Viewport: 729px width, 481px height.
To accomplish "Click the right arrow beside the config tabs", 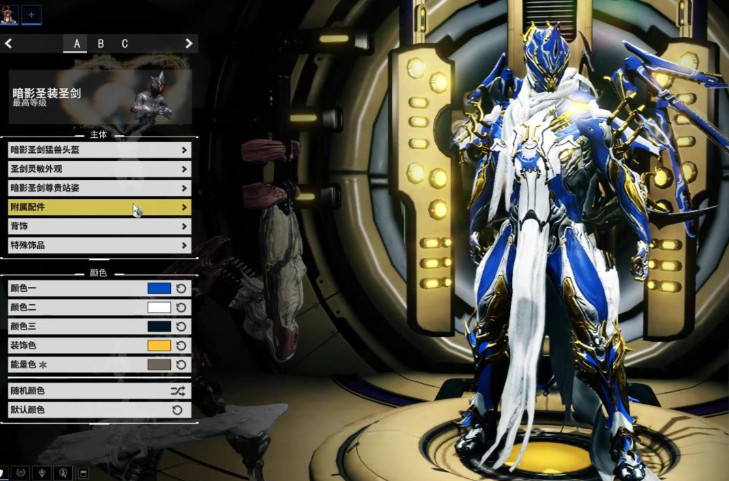I will tap(188, 44).
